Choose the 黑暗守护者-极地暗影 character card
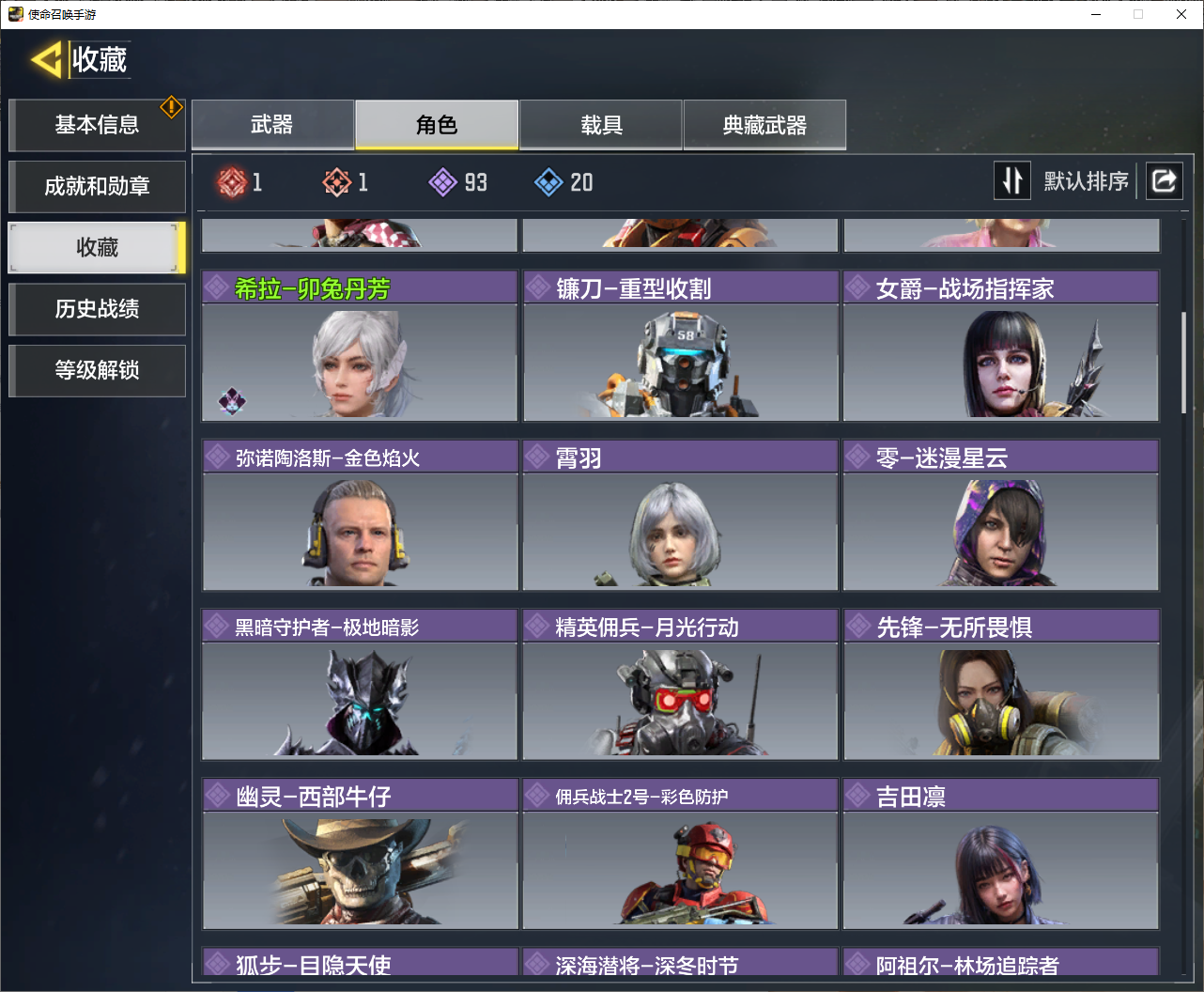This screenshot has width=1204, height=992. click(x=360, y=684)
